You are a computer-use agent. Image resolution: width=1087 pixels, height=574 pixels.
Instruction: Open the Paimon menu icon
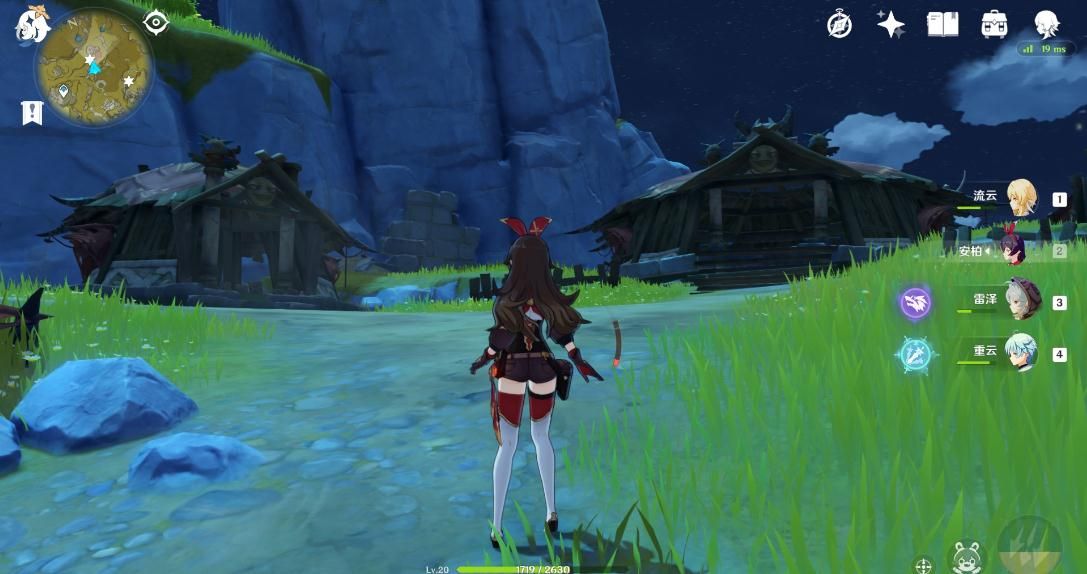[32, 25]
